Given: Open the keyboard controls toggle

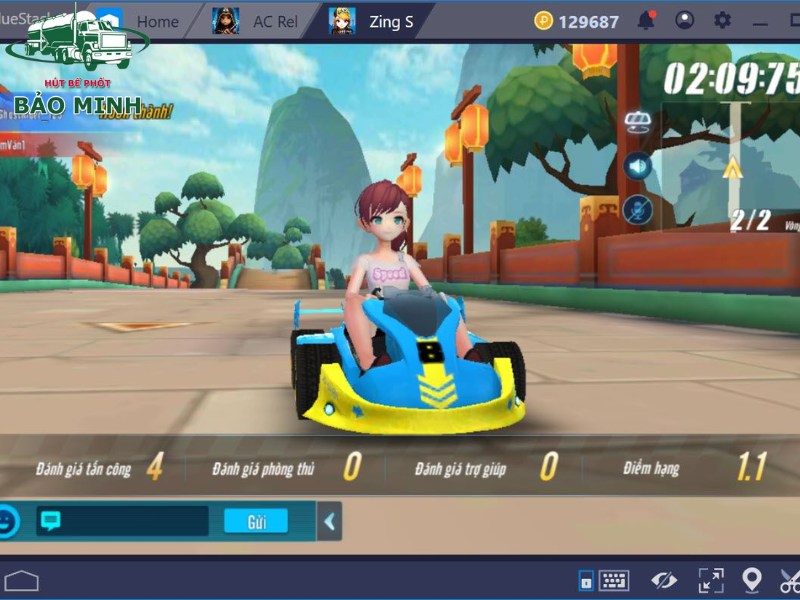Looking at the screenshot, I should pyautogui.click(x=612, y=580).
